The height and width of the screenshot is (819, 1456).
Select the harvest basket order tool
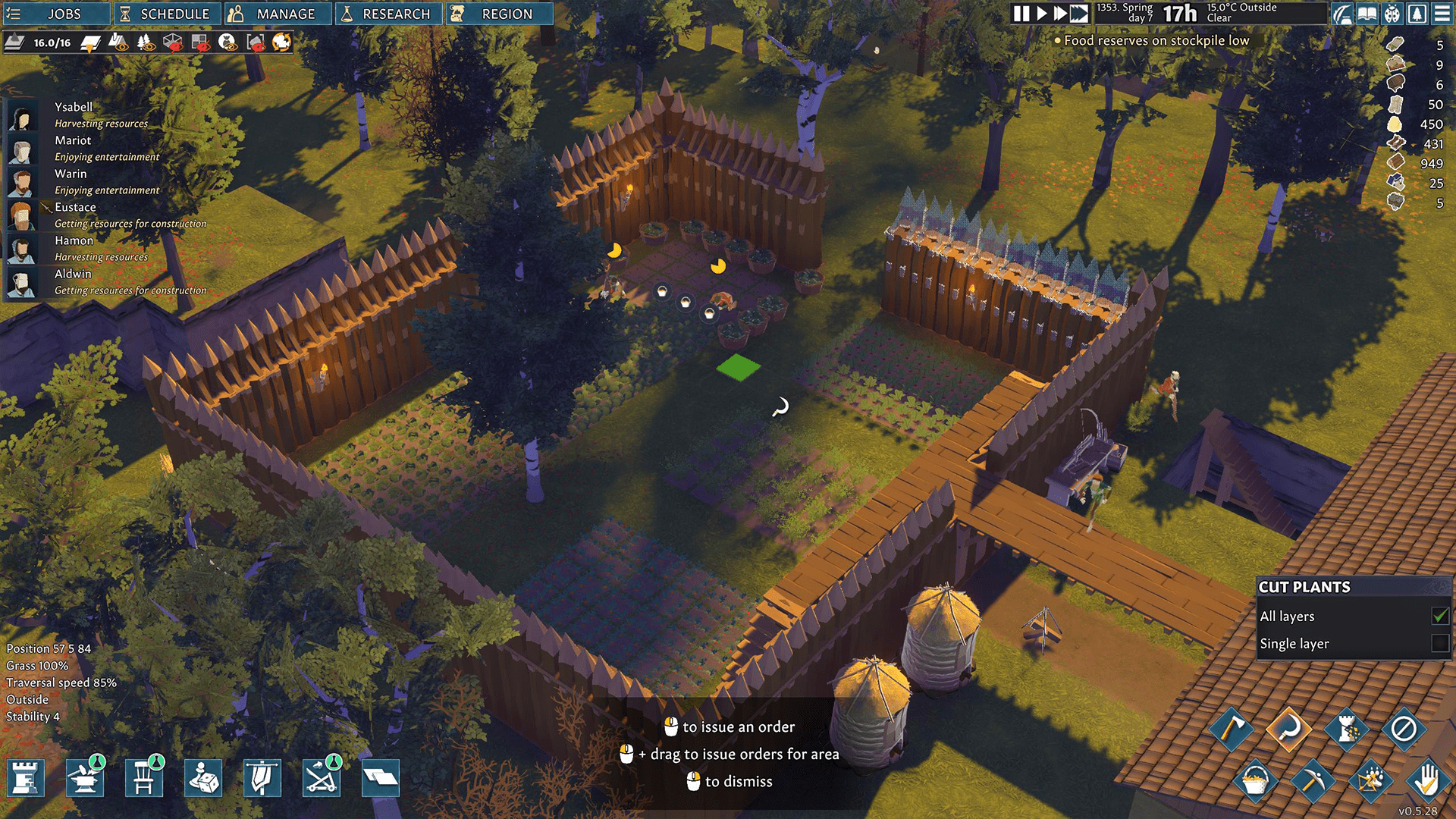[x=1256, y=782]
